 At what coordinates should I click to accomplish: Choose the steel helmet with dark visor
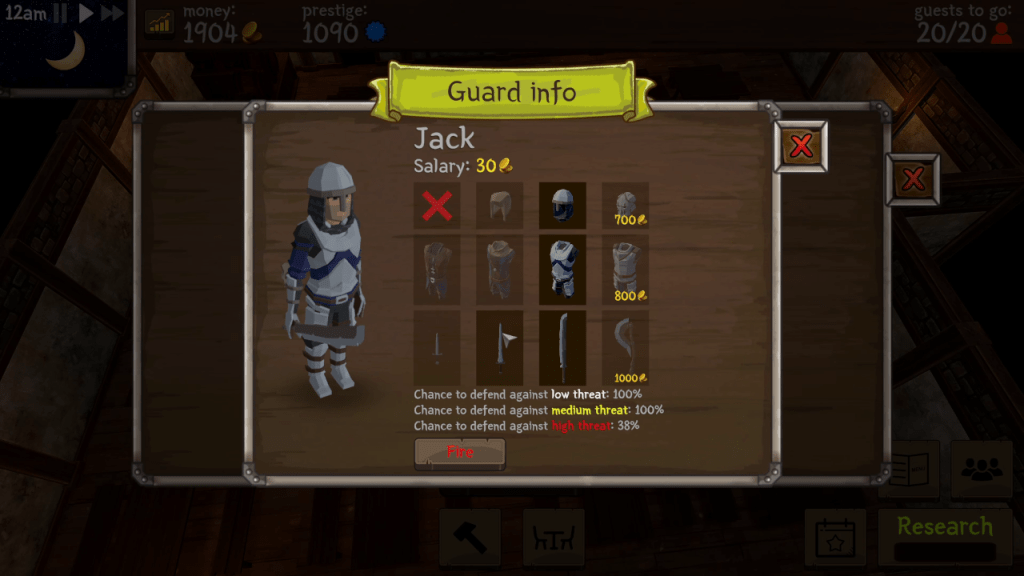click(562, 206)
